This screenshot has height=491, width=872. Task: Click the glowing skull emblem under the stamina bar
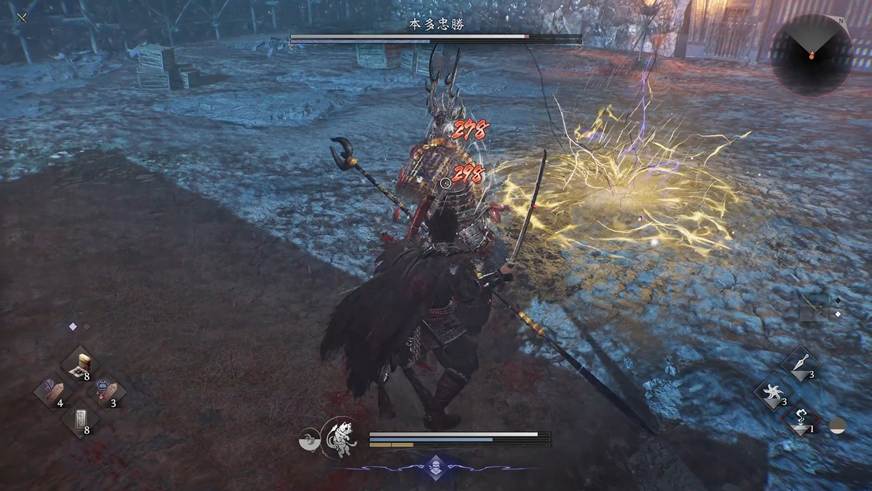click(436, 463)
